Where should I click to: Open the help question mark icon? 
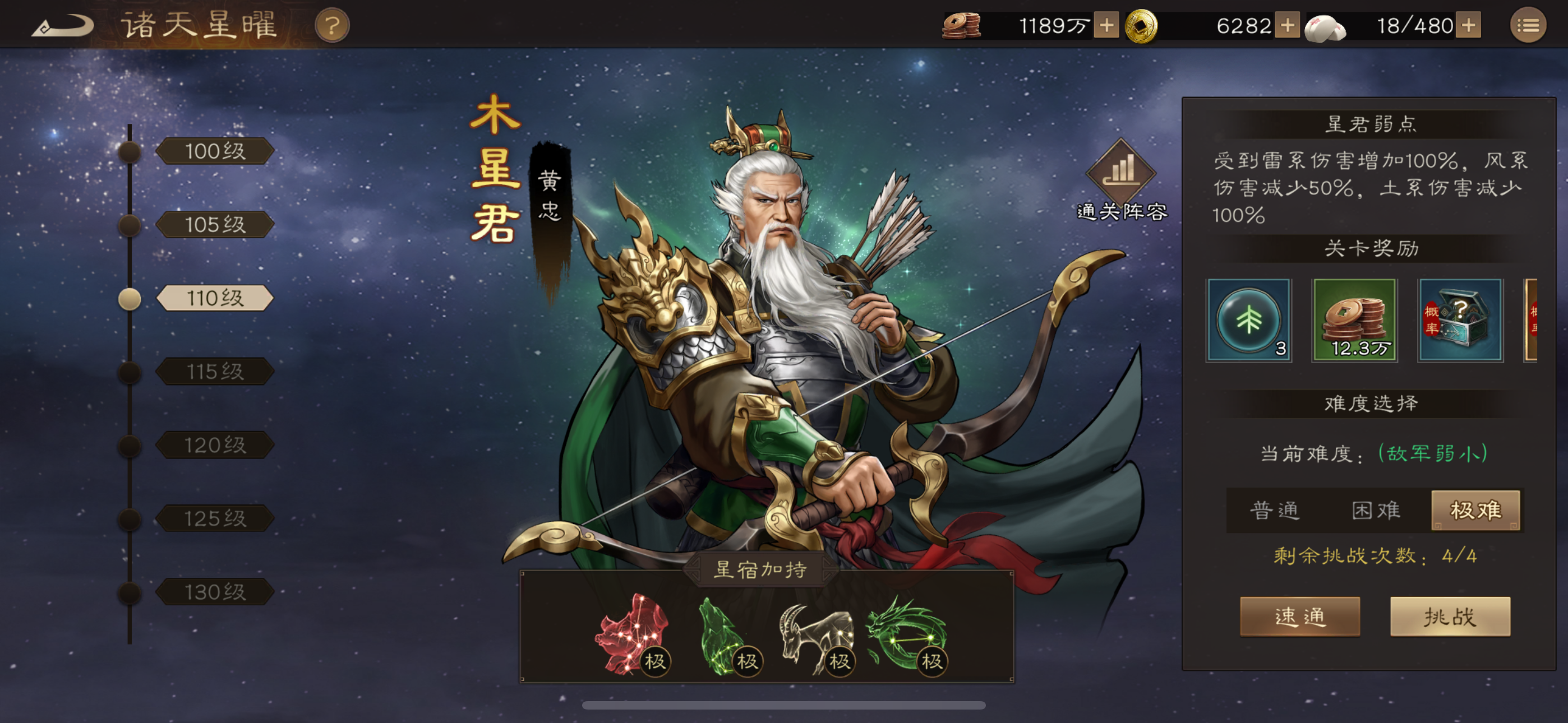[x=333, y=25]
